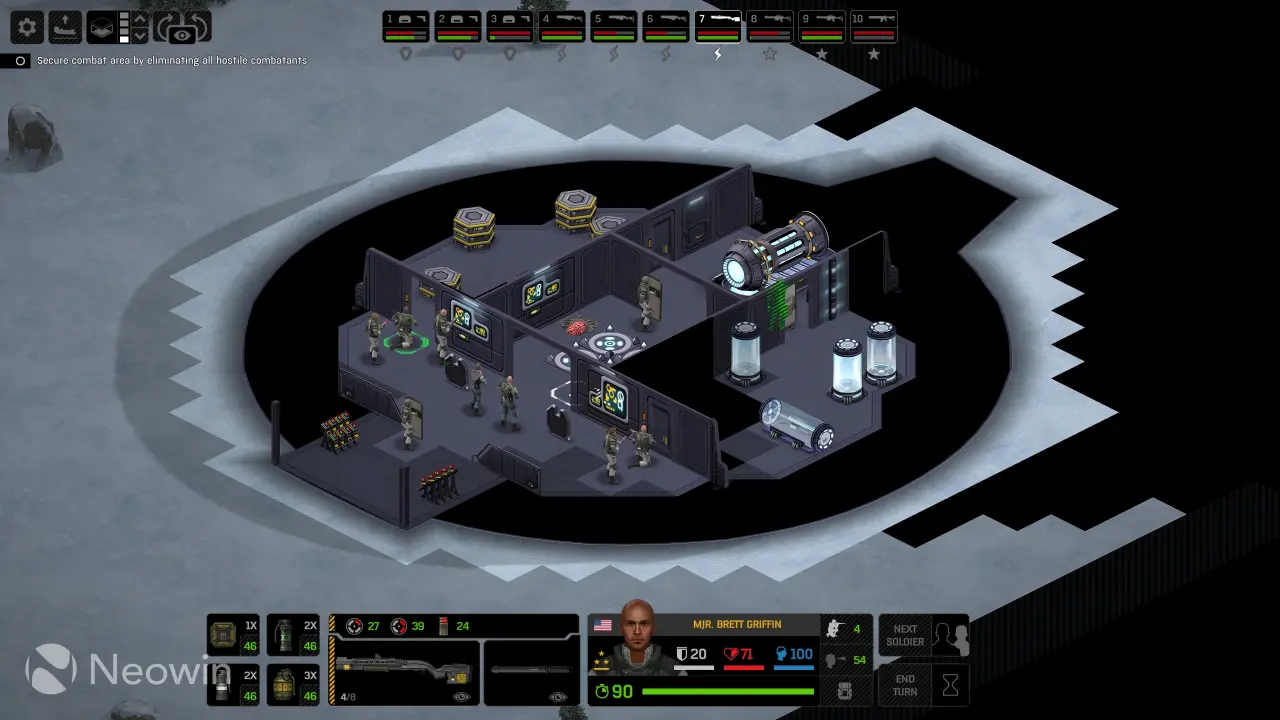Viewport: 1280px width, 720px height.
Task: Toggle the eye visibility overlay
Action: [x=181, y=34]
